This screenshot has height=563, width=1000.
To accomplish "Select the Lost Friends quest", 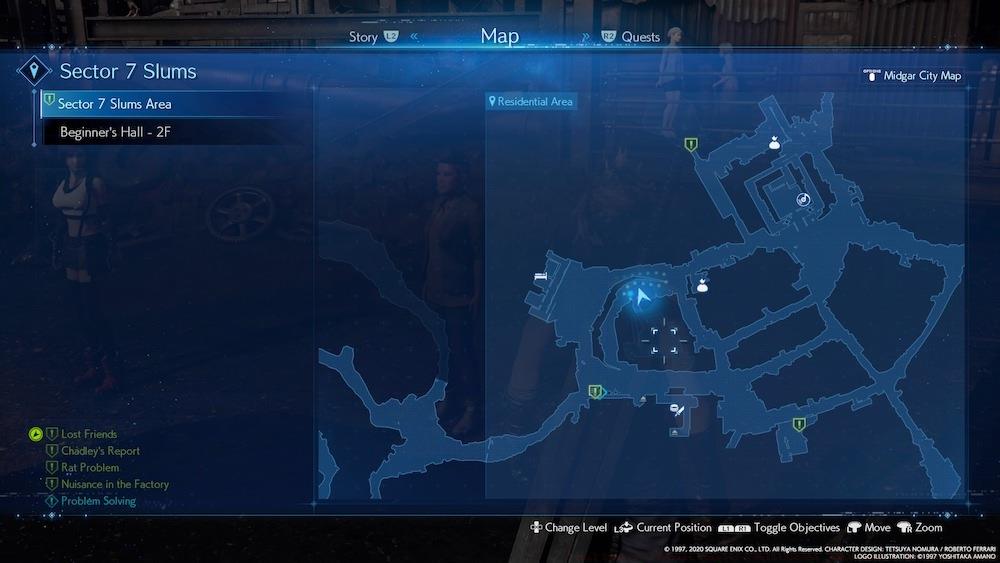I will pyautogui.click(x=89, y=434).
